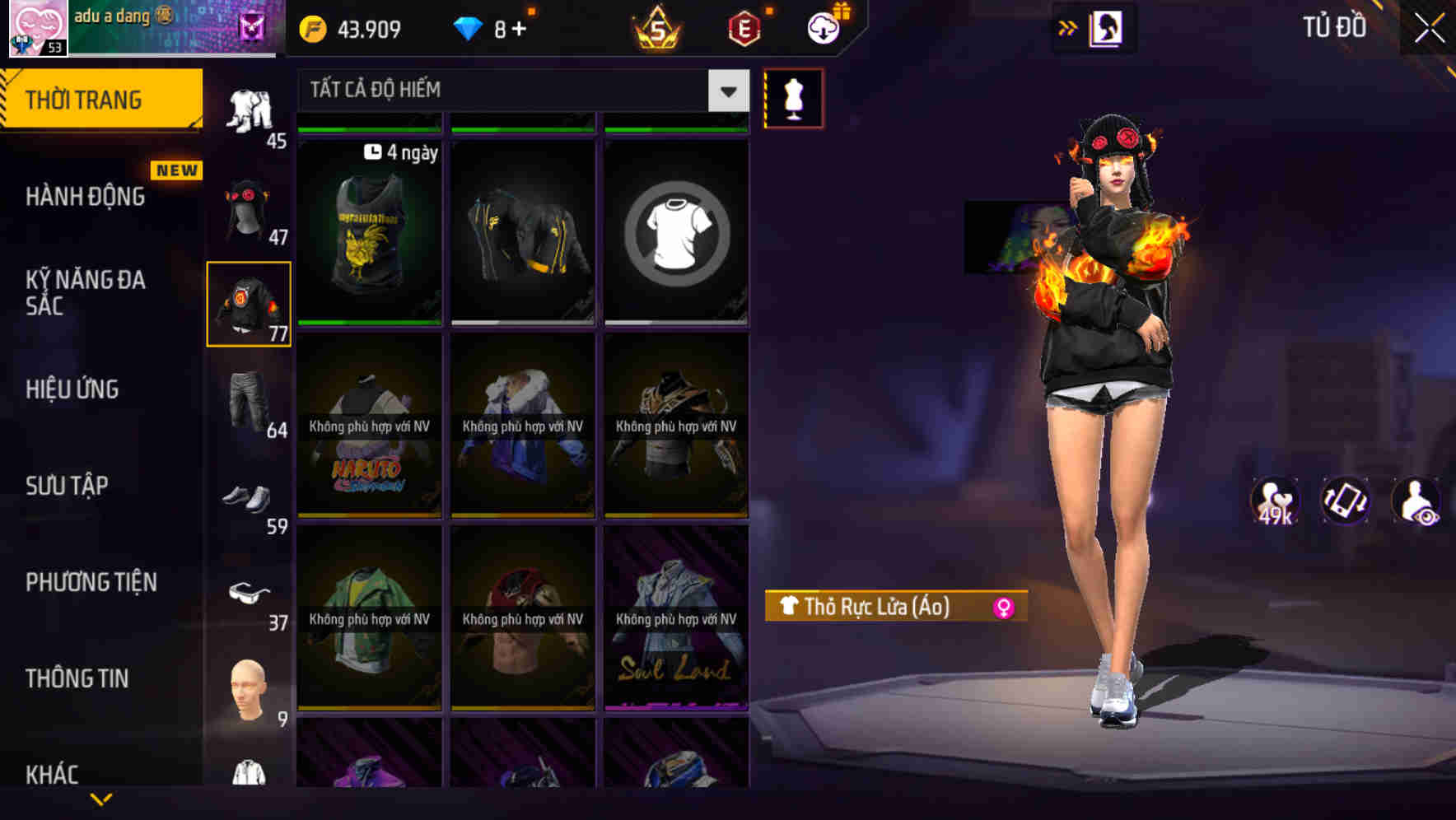This screenshot has width=1456, height=820.
Task: Click the red E event badge icon
Action: coord(742,27)
